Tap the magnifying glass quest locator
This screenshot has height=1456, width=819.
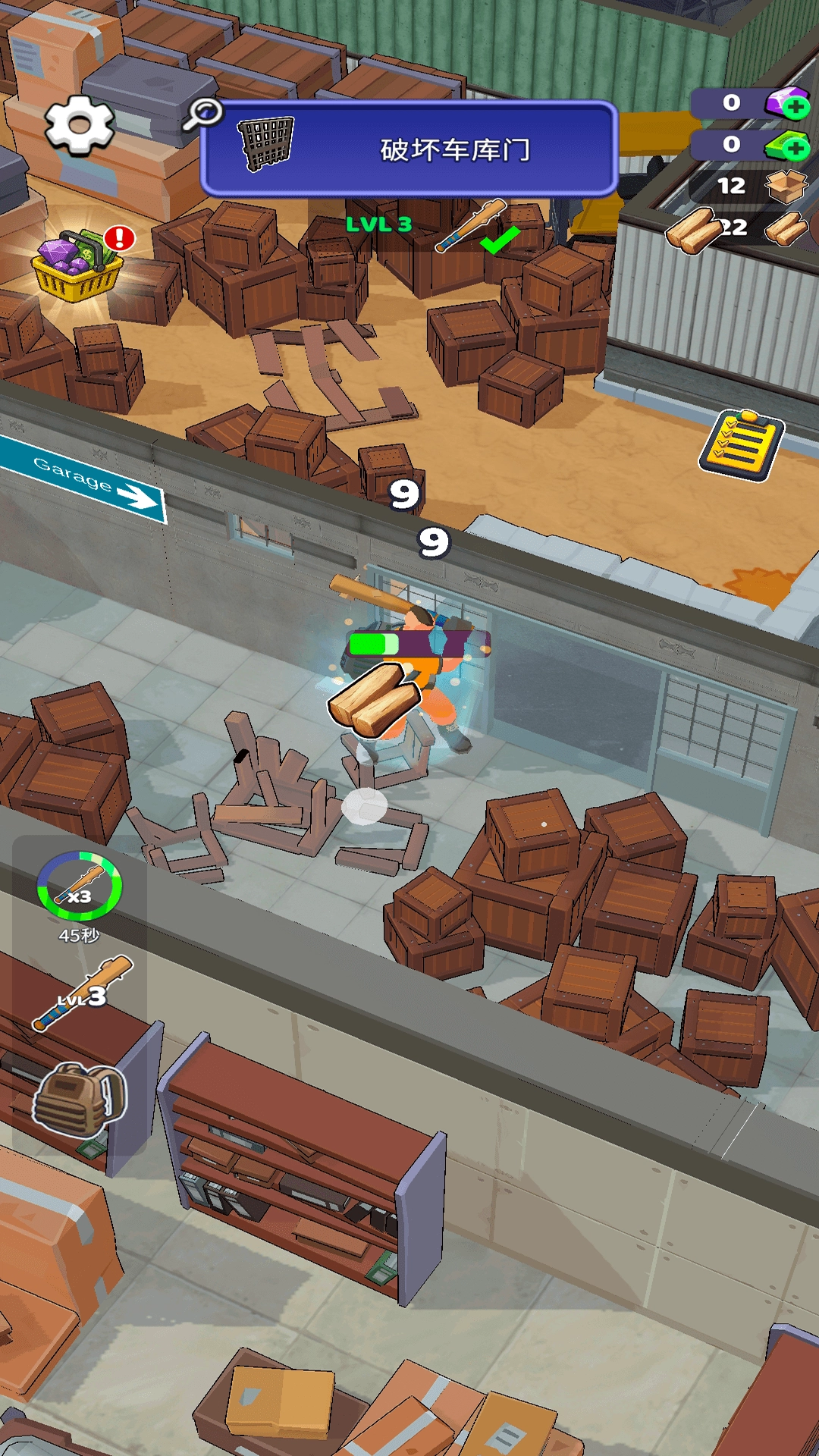(202, 114)
